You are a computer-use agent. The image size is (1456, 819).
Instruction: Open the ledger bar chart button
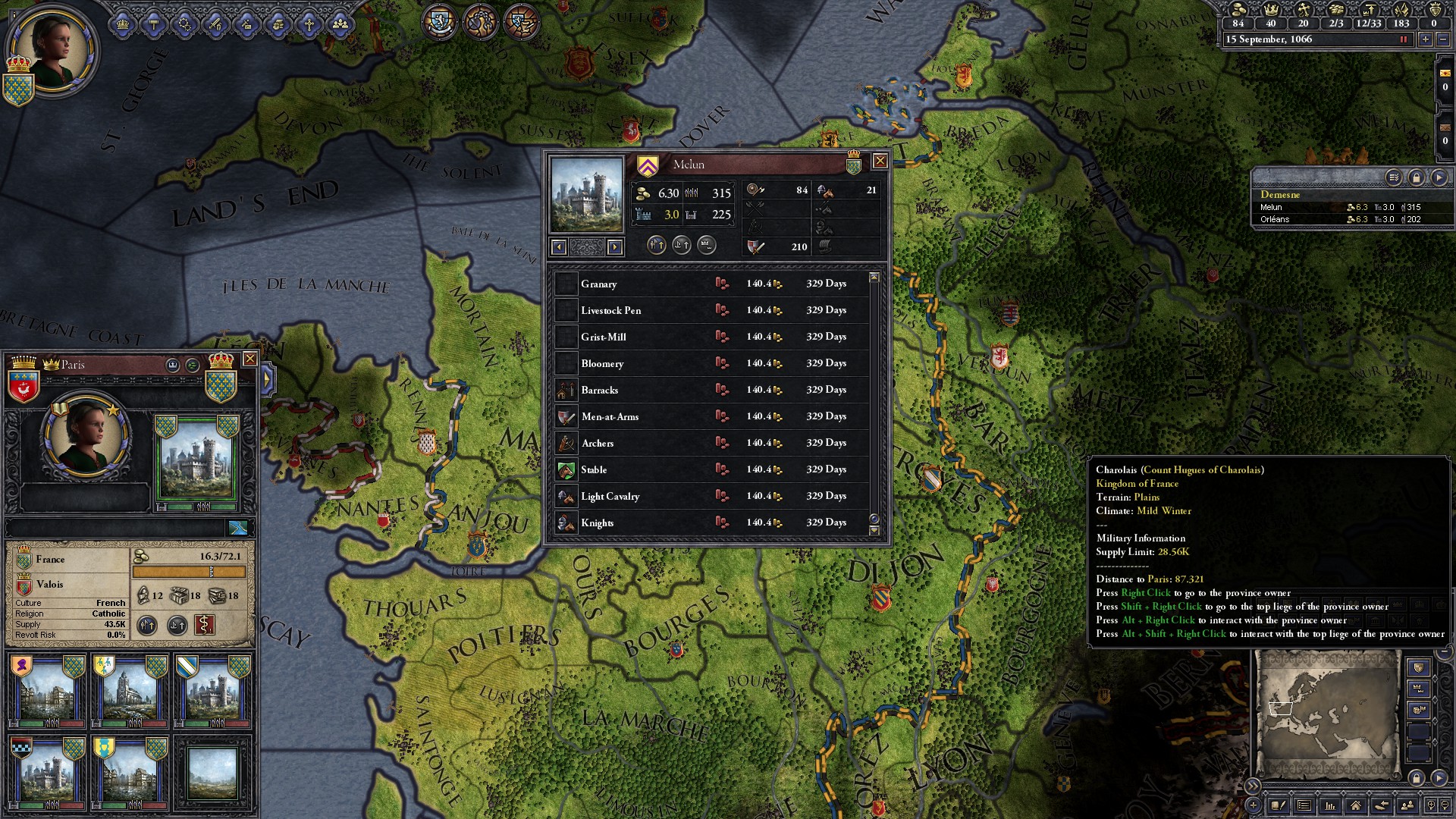pyautogui.click(x=1329, y=805)
